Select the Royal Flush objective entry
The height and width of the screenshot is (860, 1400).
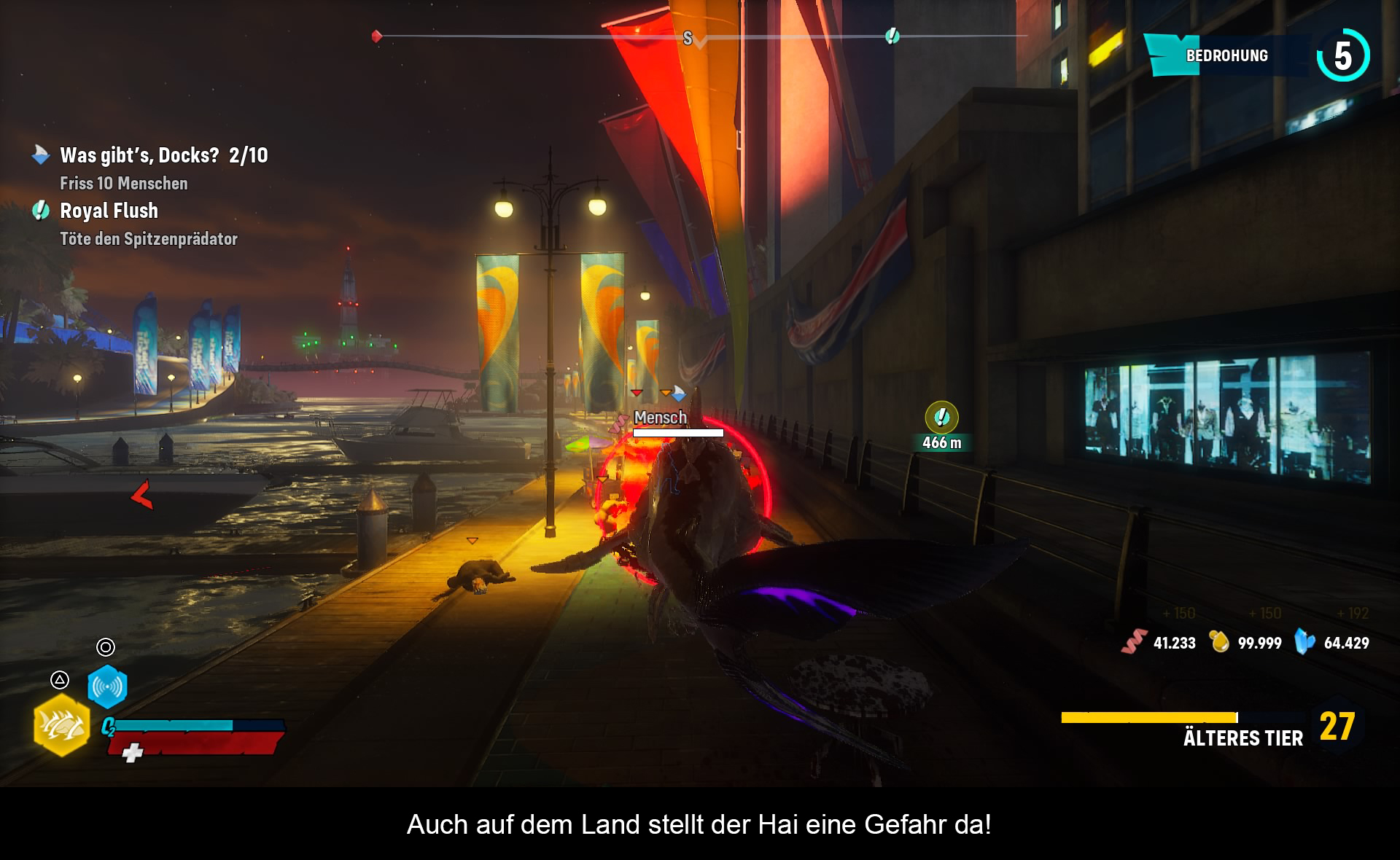tap(109, 211)
